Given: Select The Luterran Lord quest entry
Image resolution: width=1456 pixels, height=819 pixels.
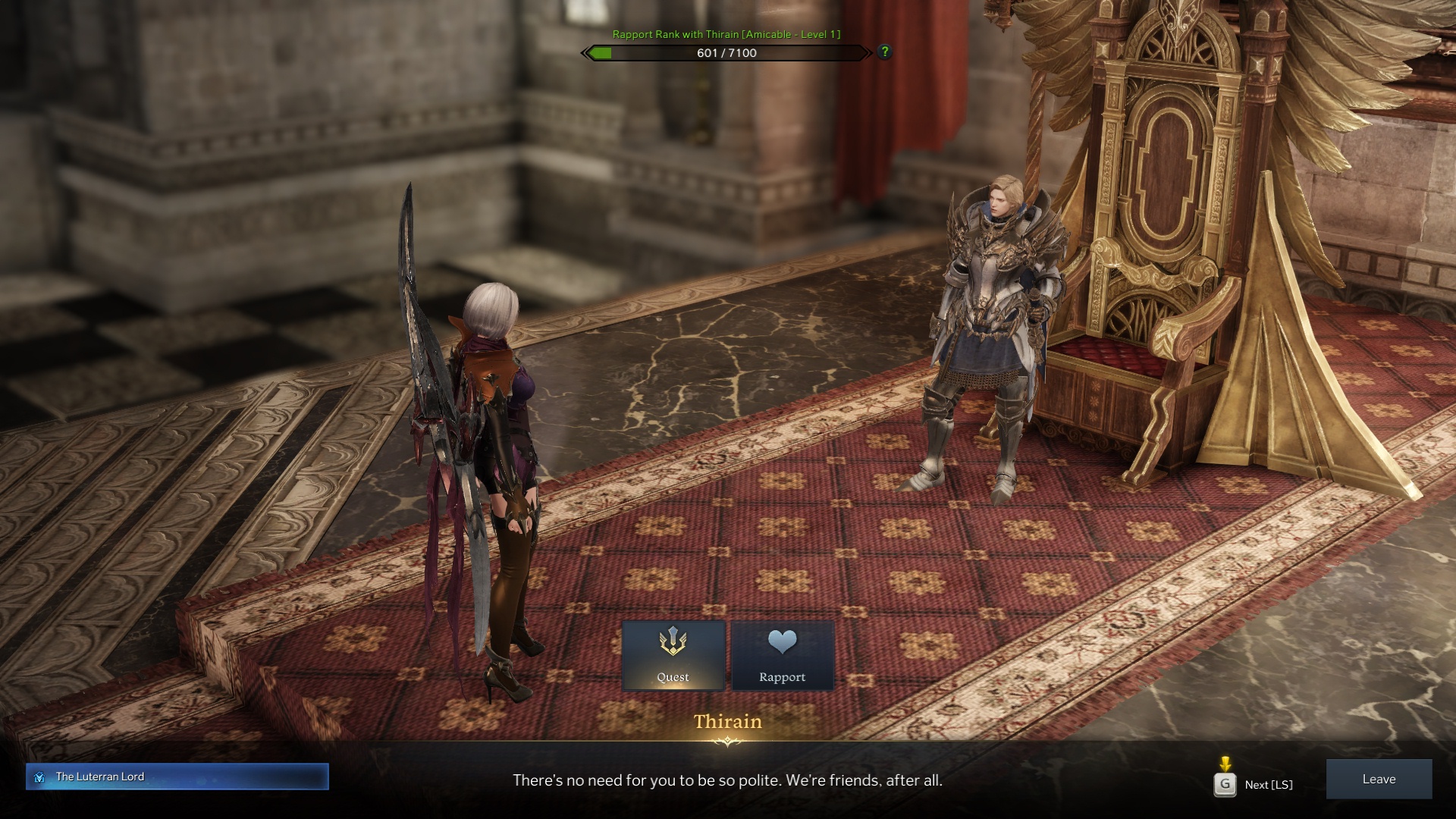Looking at the screenshot, I should point(177,777).
